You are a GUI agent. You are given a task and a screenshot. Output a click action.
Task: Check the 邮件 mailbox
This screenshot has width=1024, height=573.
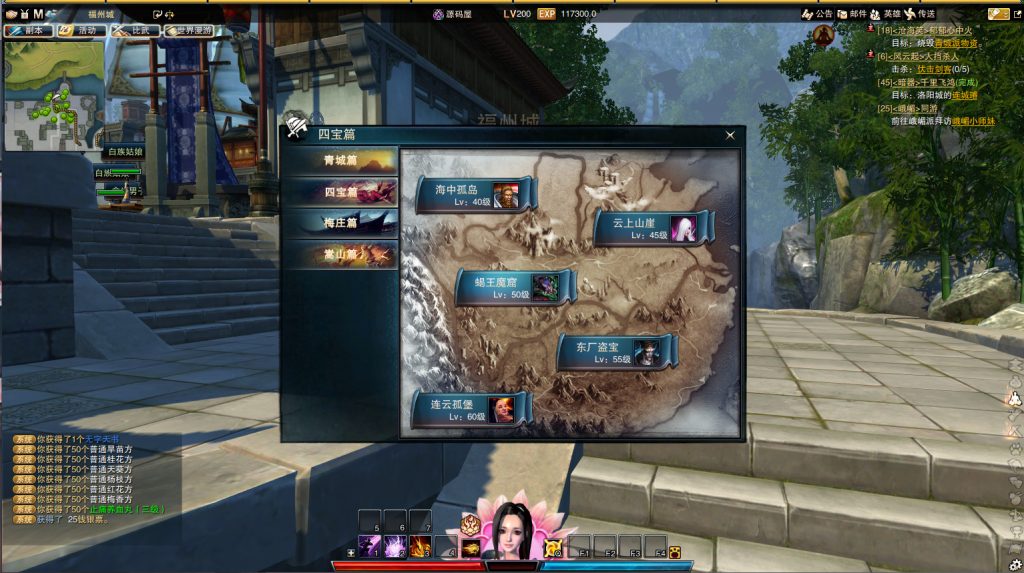[851, 14]
